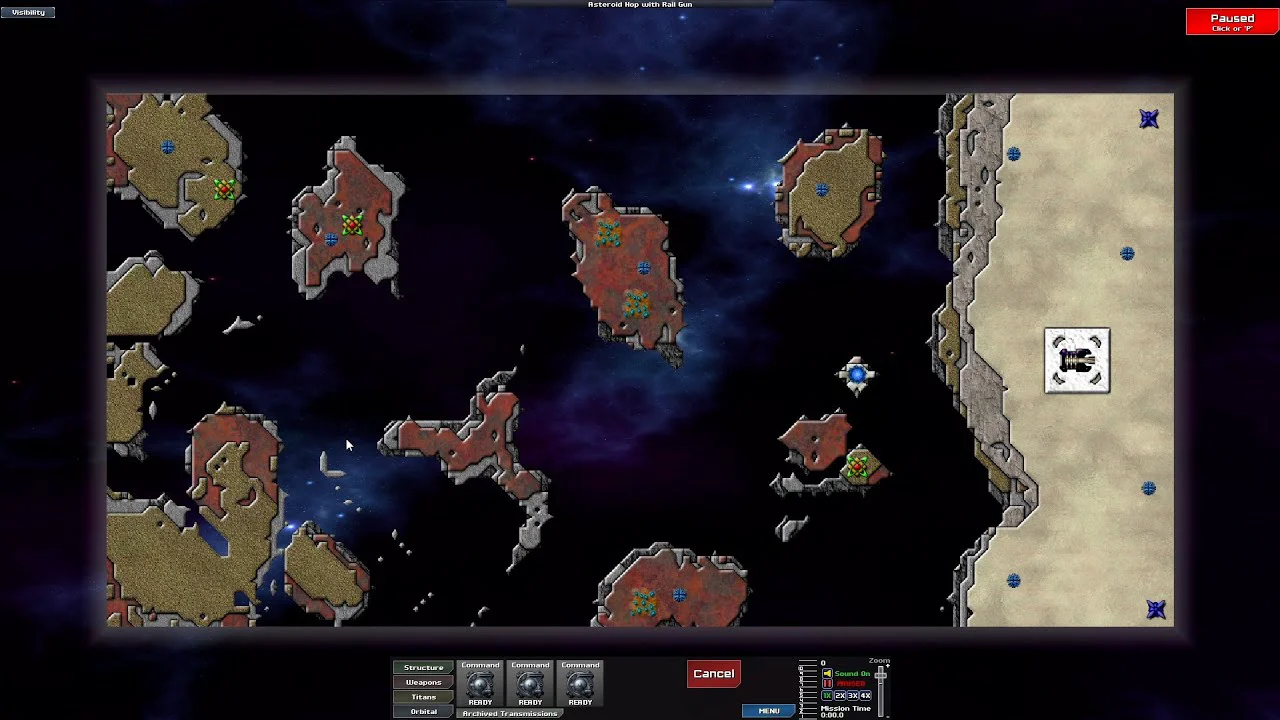This screenshot has width=1280, height=720.
Task: Click the red Paused banner to unpause
Action: (1231, 21)
